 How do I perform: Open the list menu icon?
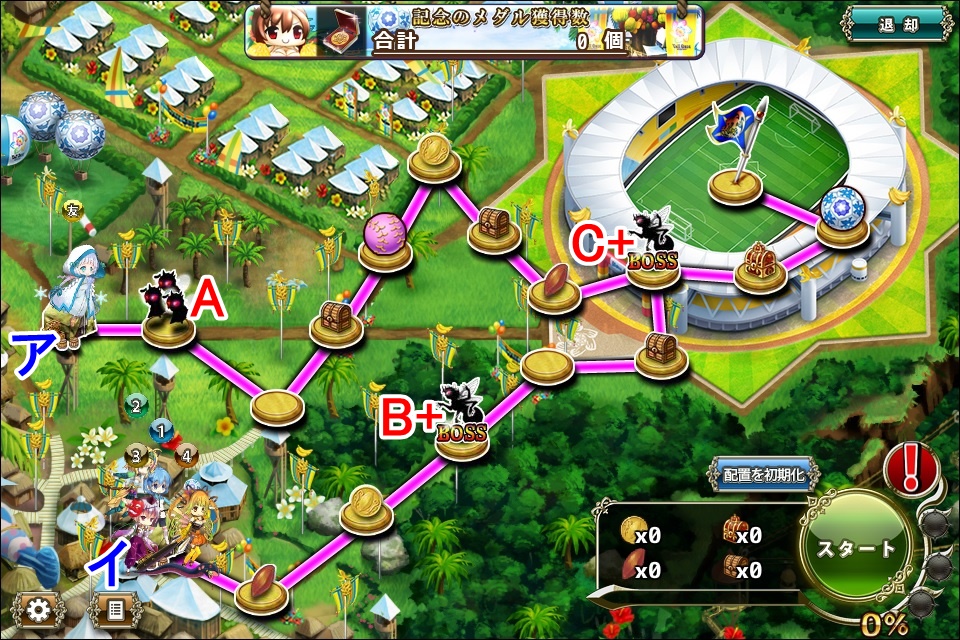(x=115, y=609)
